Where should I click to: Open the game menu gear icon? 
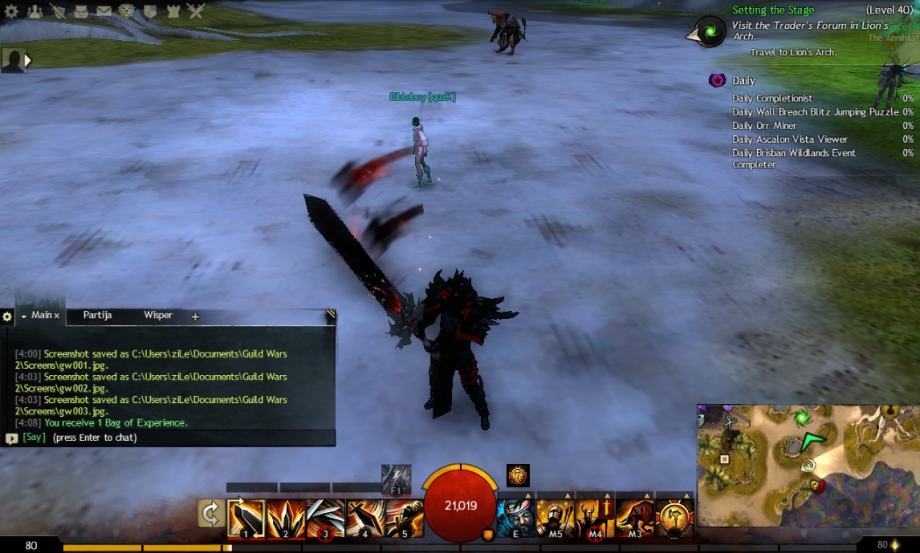tap(10, 11)
